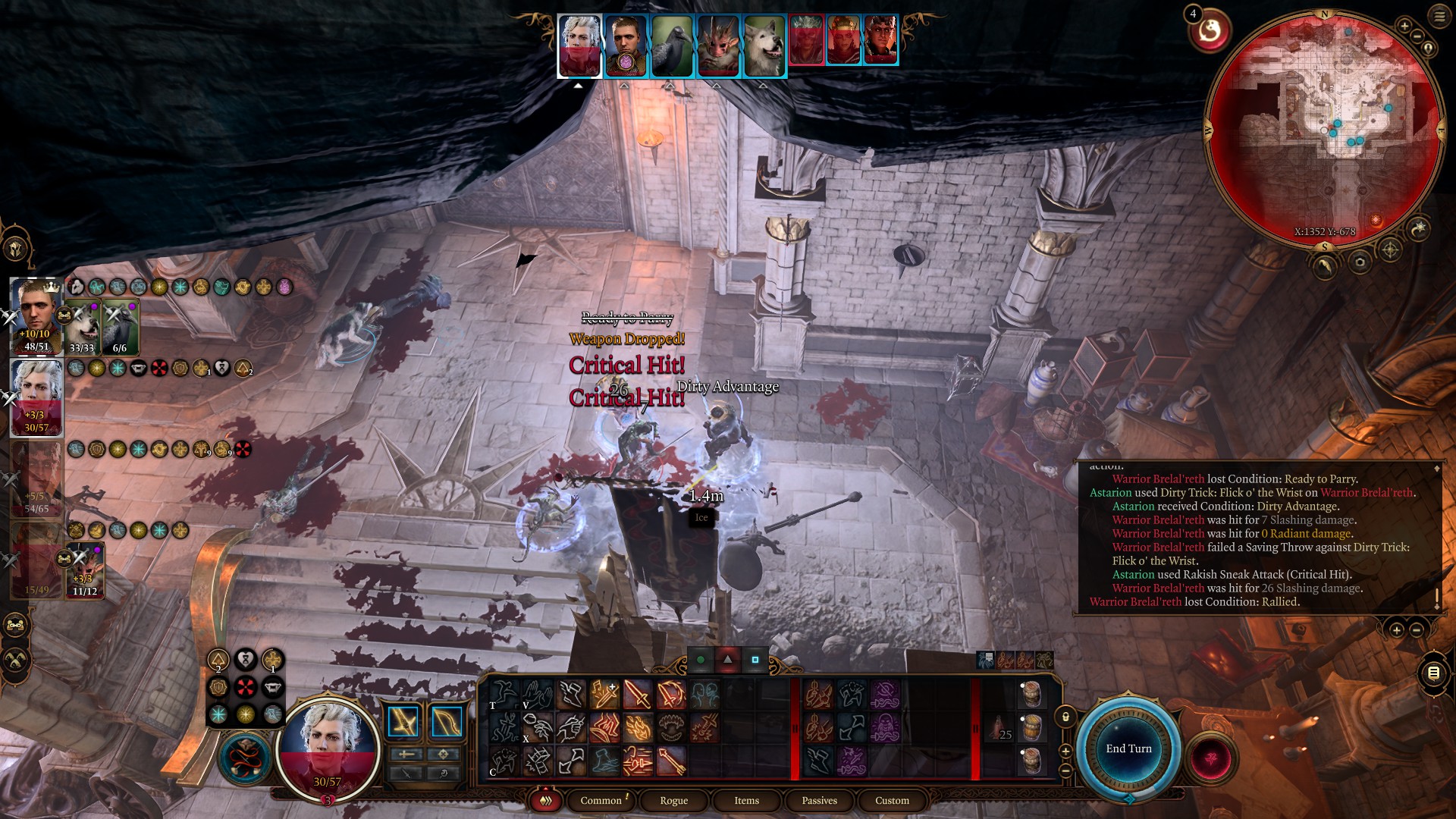End the current turn
The height and width of the screenshot is (819, 1456).
pos(1128,748)
